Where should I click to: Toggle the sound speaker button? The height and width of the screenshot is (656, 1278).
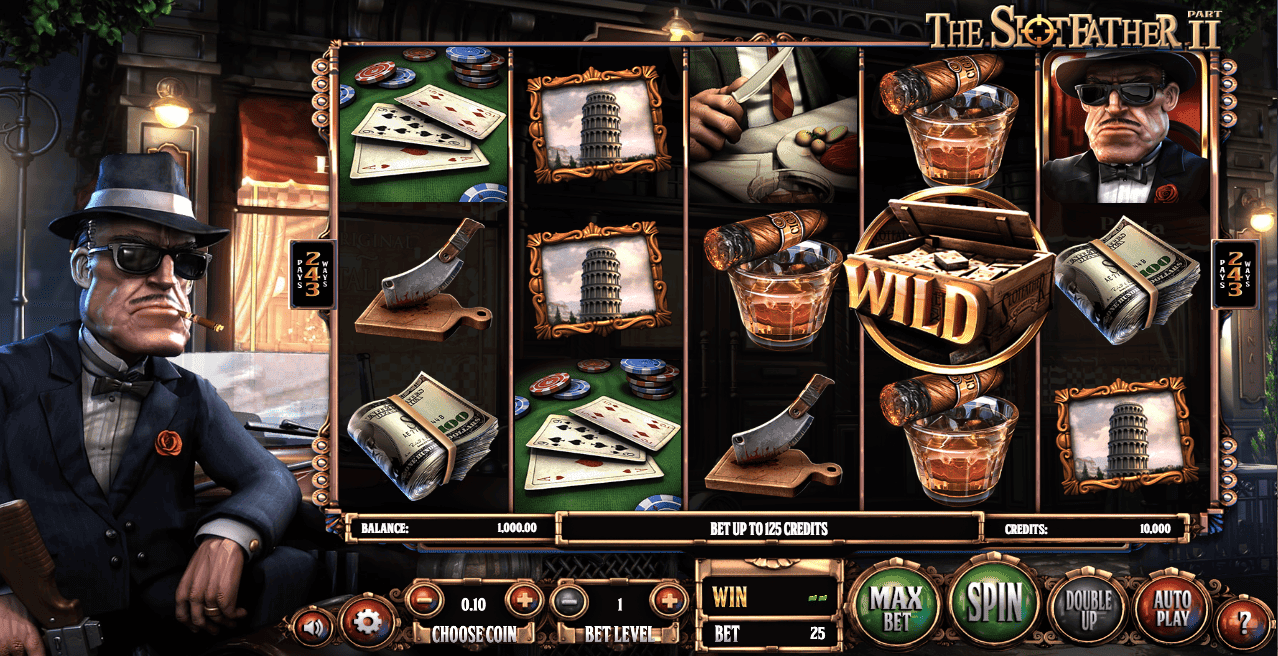(x=314, y=626)
